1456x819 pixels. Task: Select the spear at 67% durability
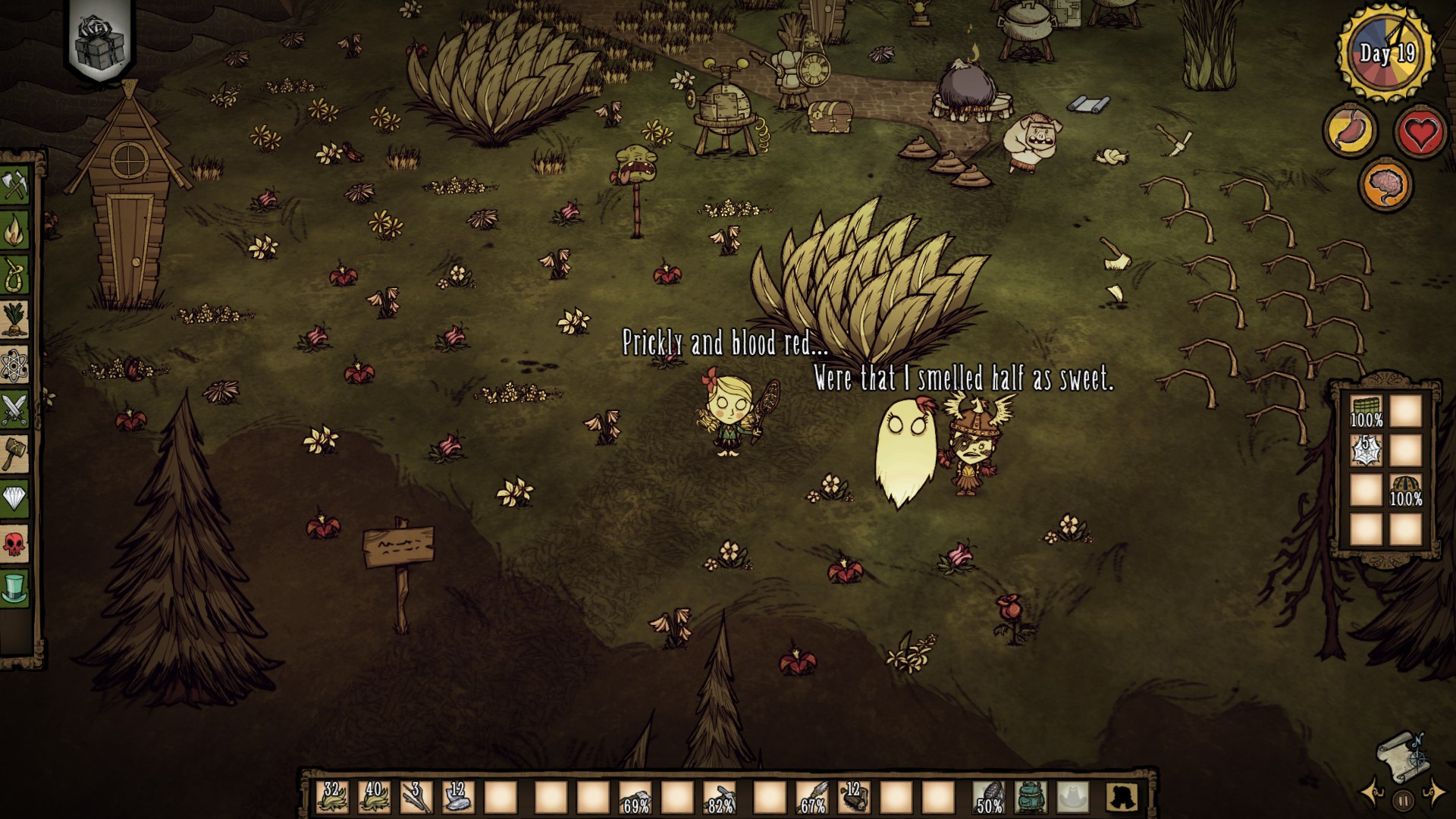[x=813, y=796]
